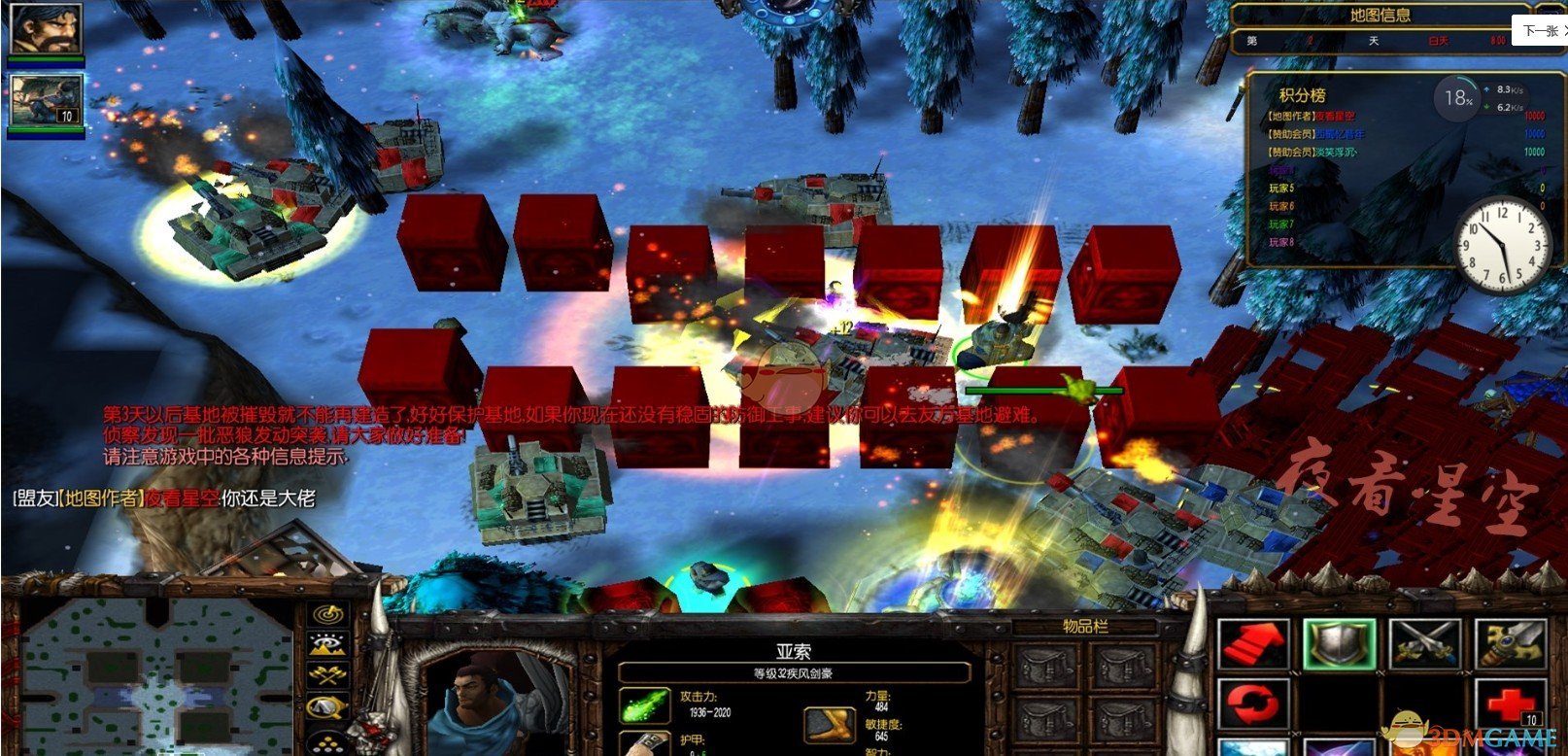Screen dimensions: 1568x756
Task: Click the 地图信息 map info header
Action: pyautogui.click(x=1381, y=15)
